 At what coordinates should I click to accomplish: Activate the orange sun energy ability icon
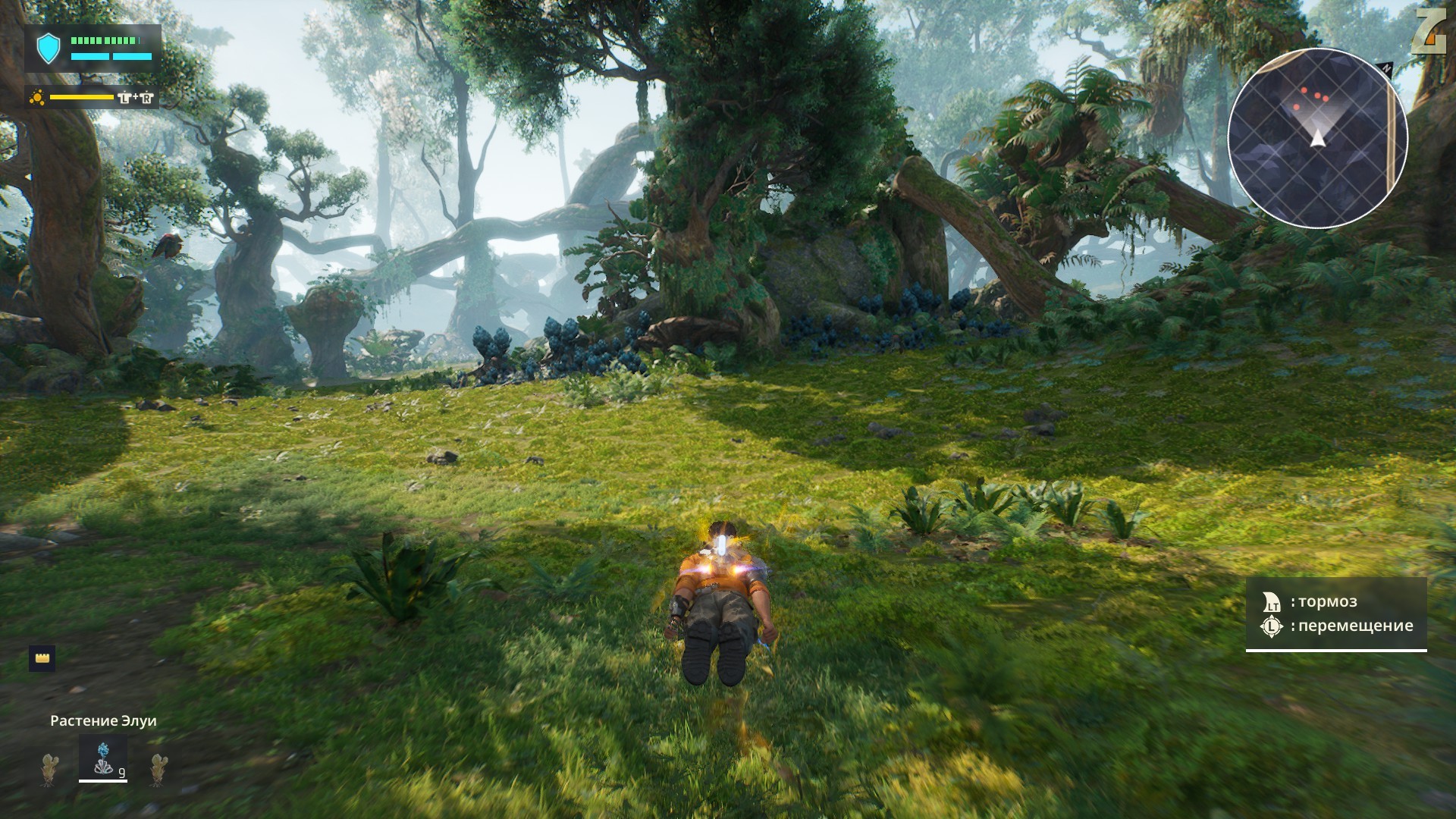(x=36, y=98)
